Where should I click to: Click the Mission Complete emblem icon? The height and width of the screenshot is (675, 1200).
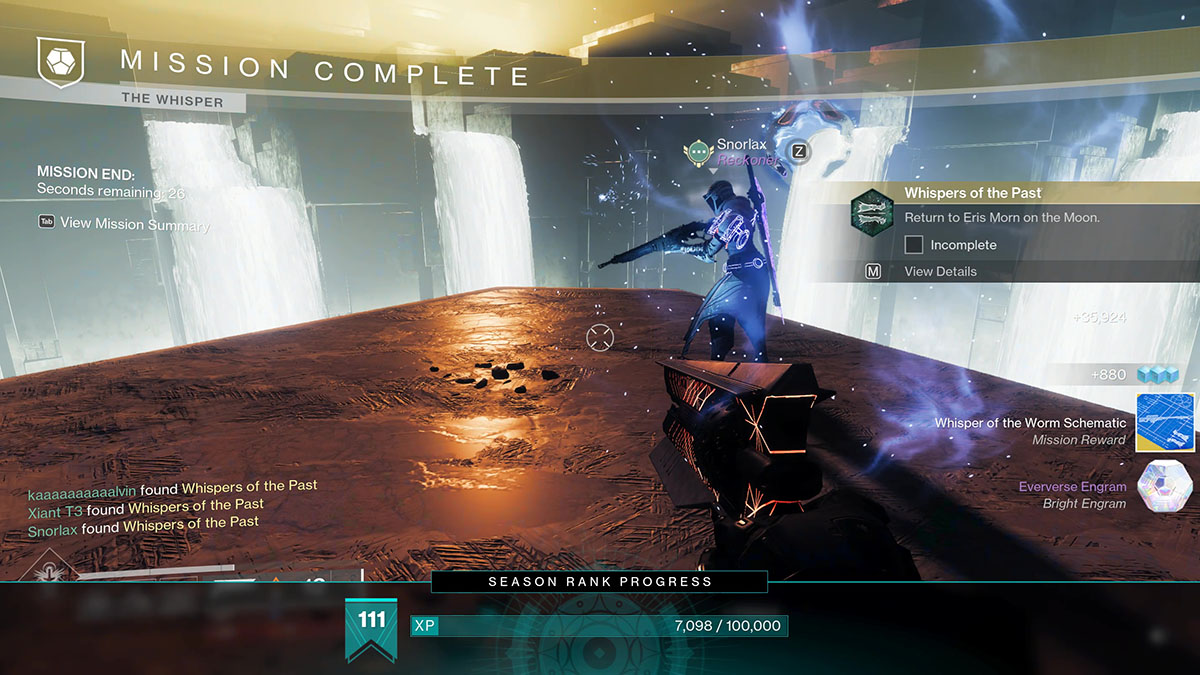(x=58, y=62)
